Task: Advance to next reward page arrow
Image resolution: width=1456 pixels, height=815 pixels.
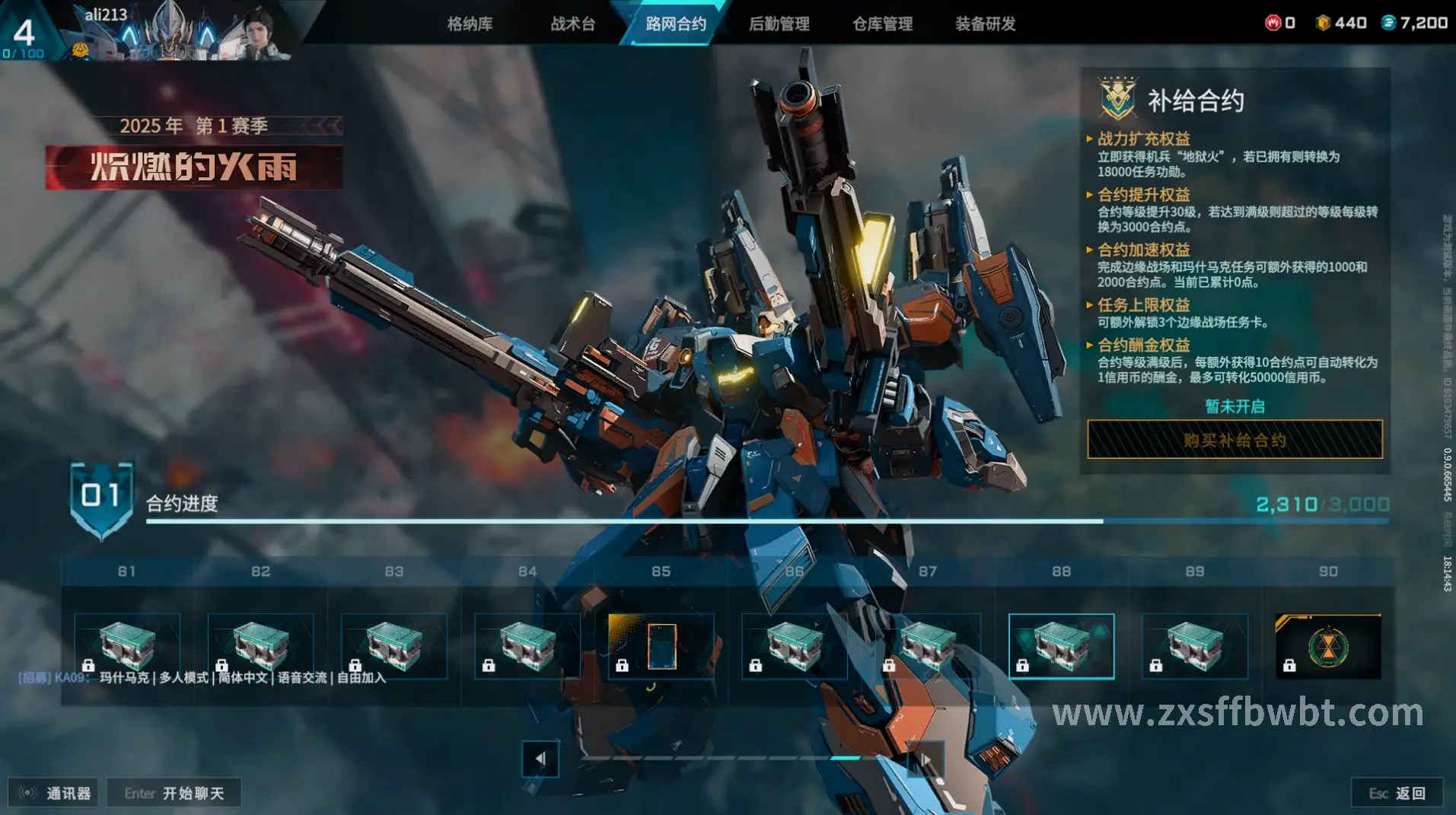Action: point(926,759)
